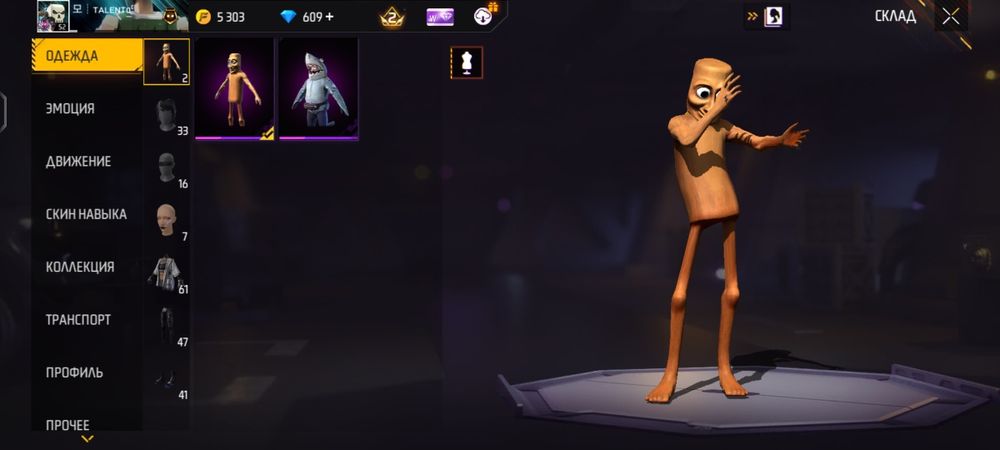1000x450 pixels.
Task: Open the gold rank badge icon
Action: 391,17
